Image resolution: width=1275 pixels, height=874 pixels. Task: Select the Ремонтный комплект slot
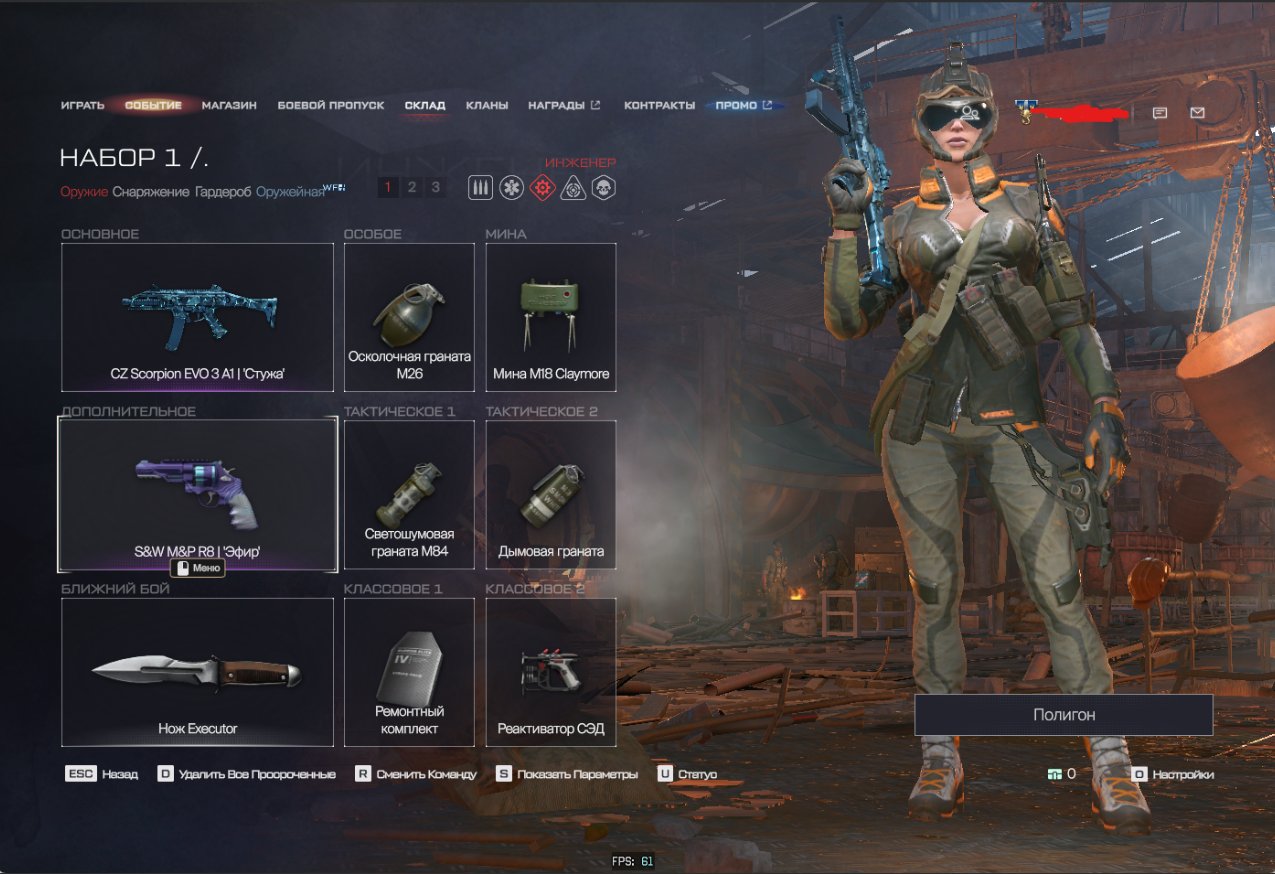point(409,672)
